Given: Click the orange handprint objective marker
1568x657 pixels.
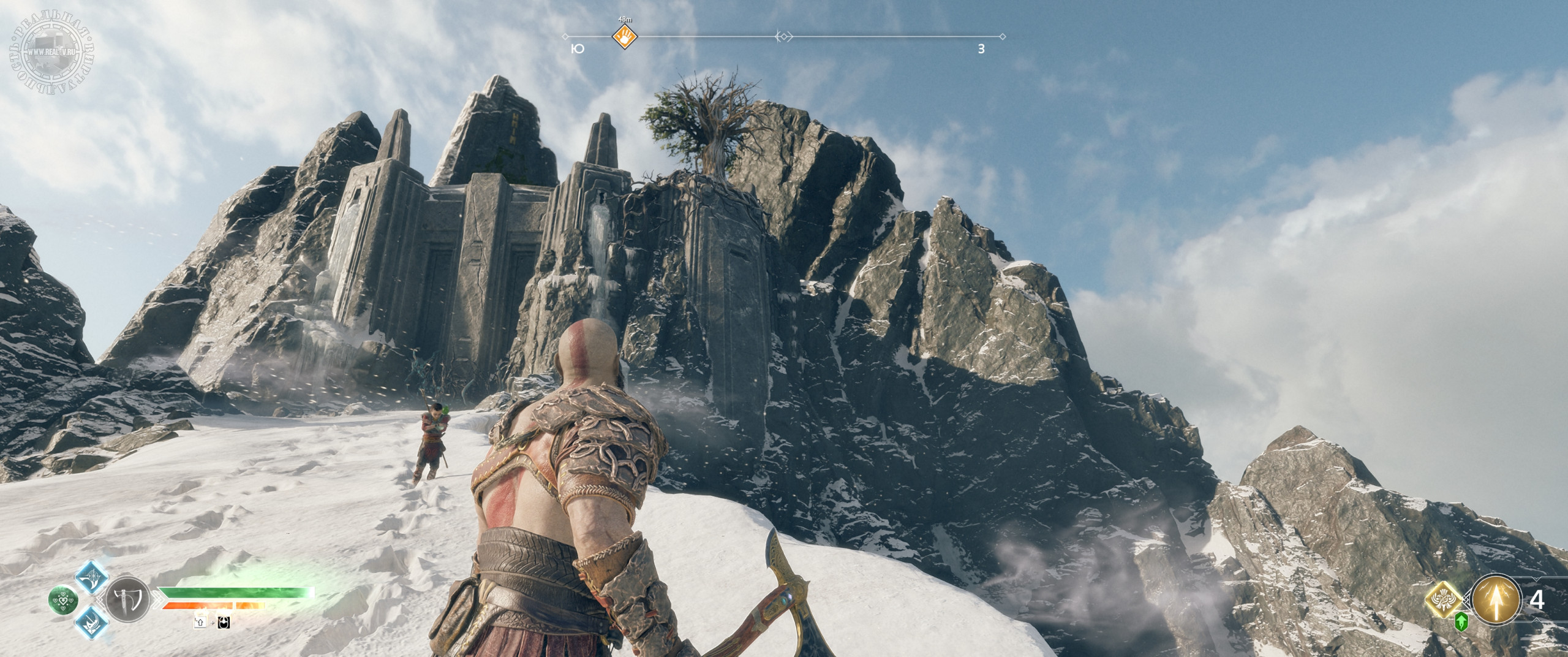Looking at the screenshot, I should (625, 37).
